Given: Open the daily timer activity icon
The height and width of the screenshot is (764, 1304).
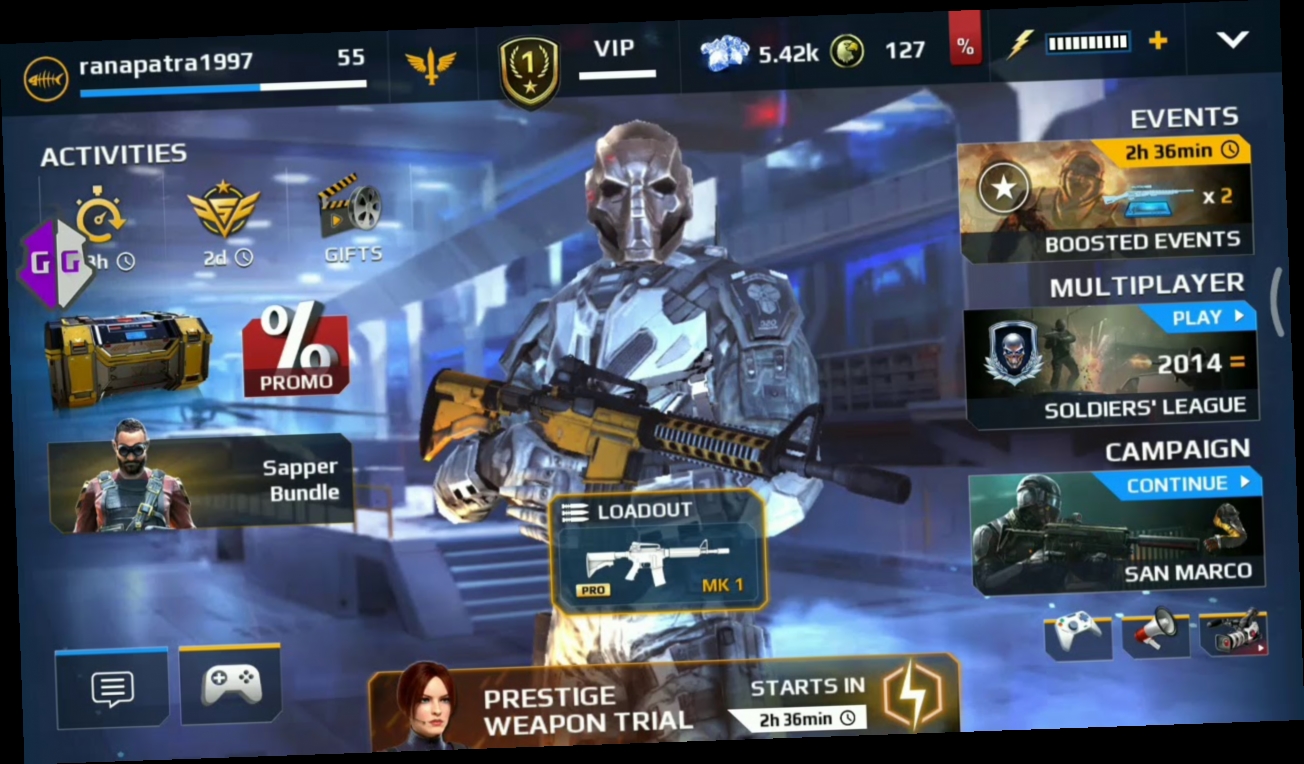Looking at the screenshot, I should [98, 218].
